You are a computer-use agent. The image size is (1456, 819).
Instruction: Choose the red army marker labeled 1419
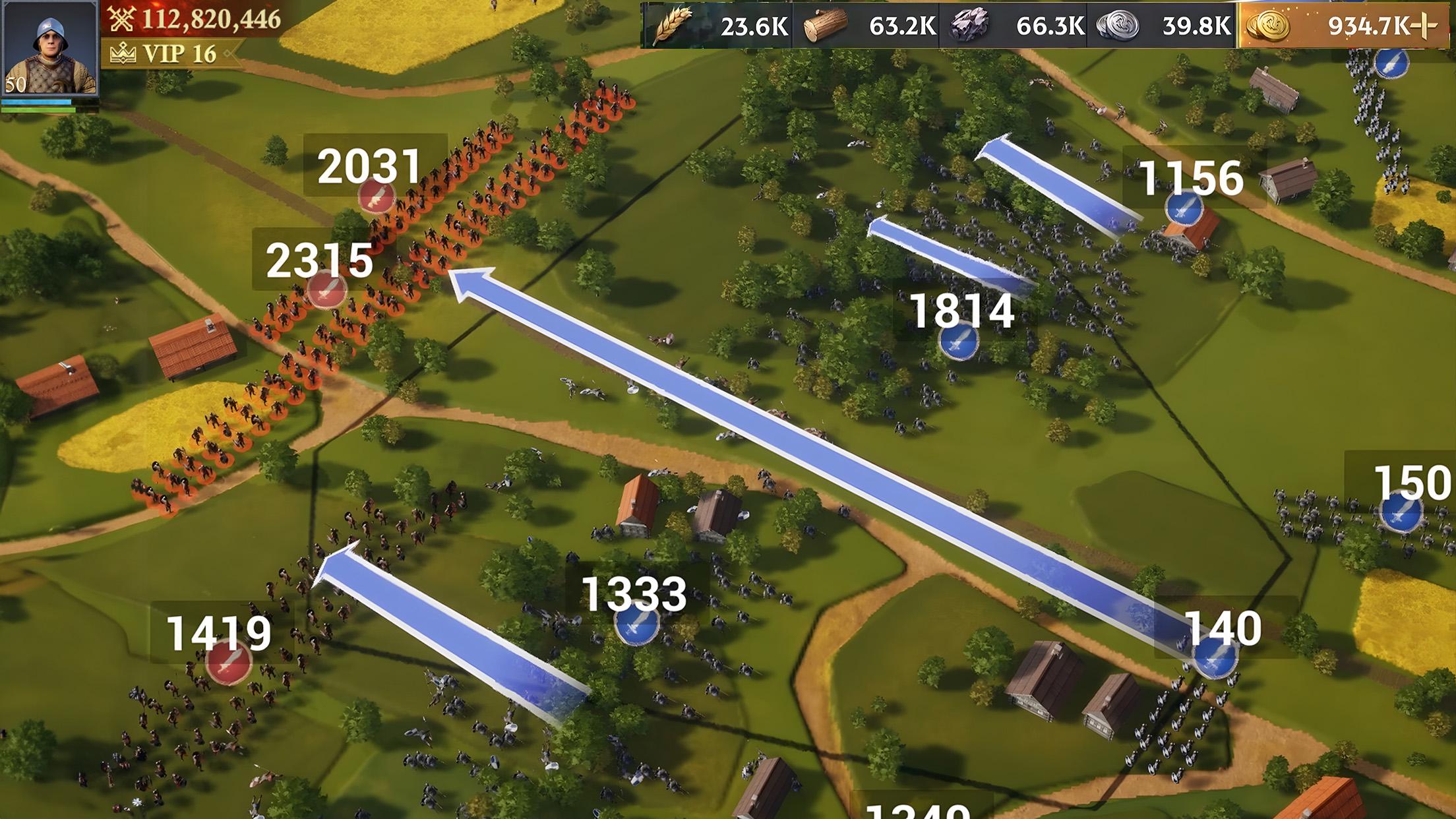(x=228, y=661)
